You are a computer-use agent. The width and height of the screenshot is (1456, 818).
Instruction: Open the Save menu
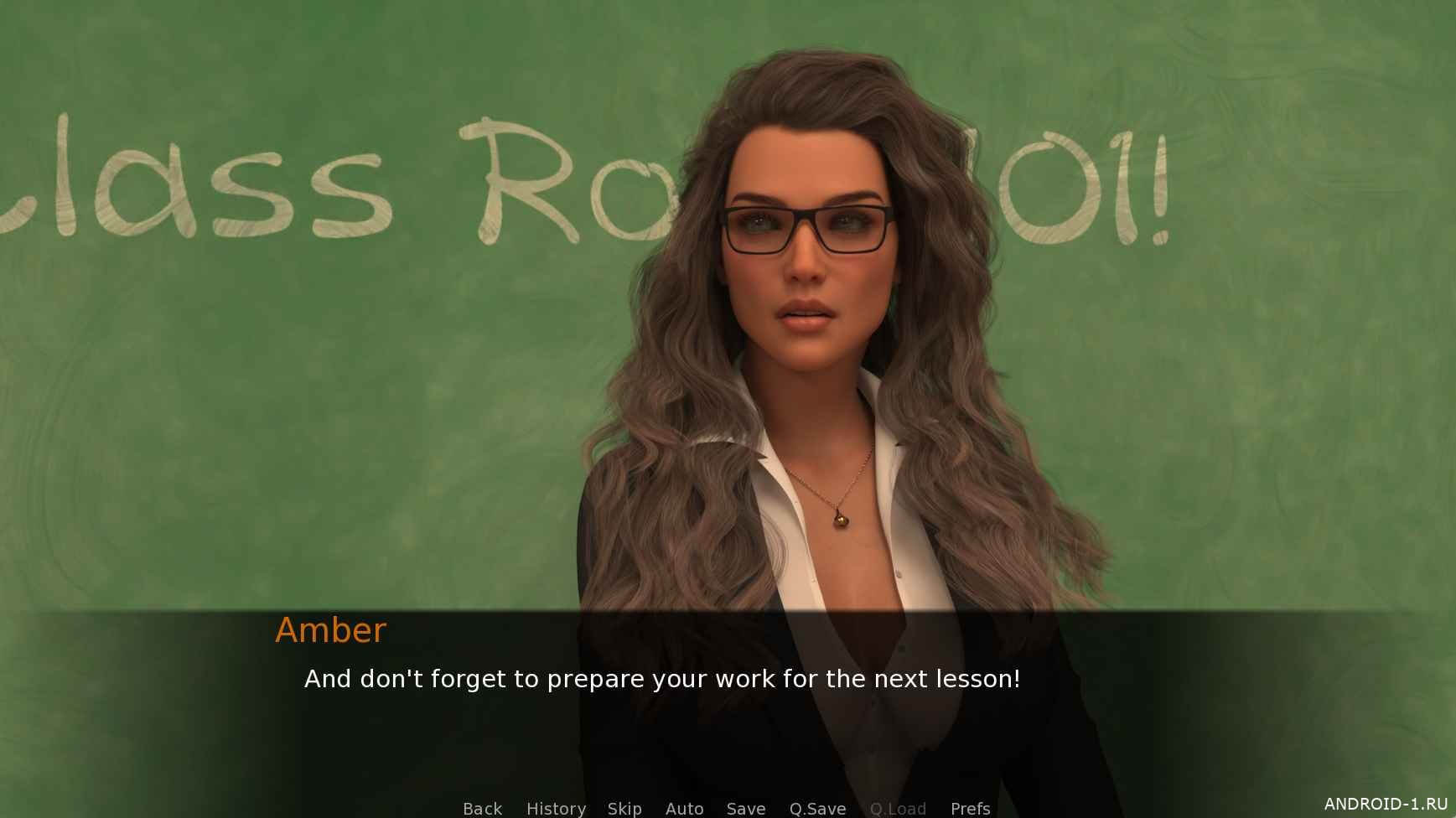[x=746, y=808]
